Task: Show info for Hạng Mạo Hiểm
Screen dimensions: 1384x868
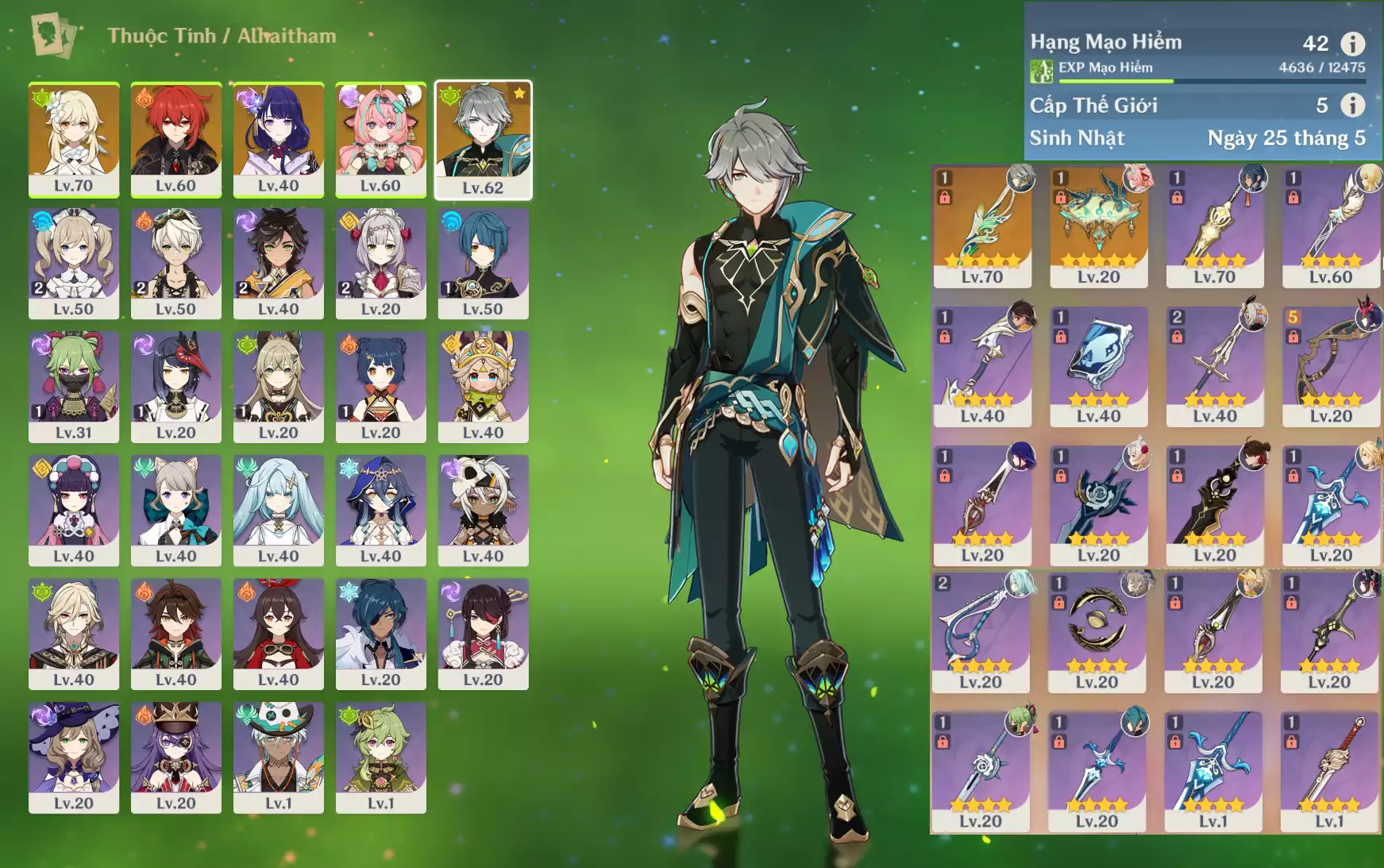Action: [1352, 43]
